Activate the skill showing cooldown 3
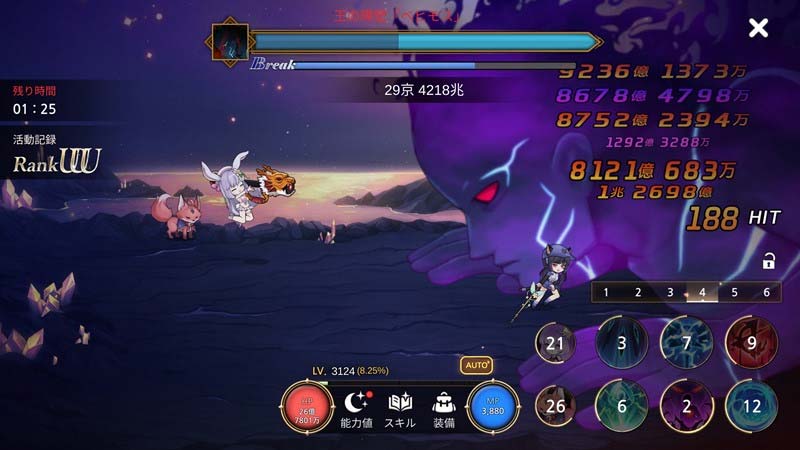Viewport: 800px width, 450px height. (621, 343)
